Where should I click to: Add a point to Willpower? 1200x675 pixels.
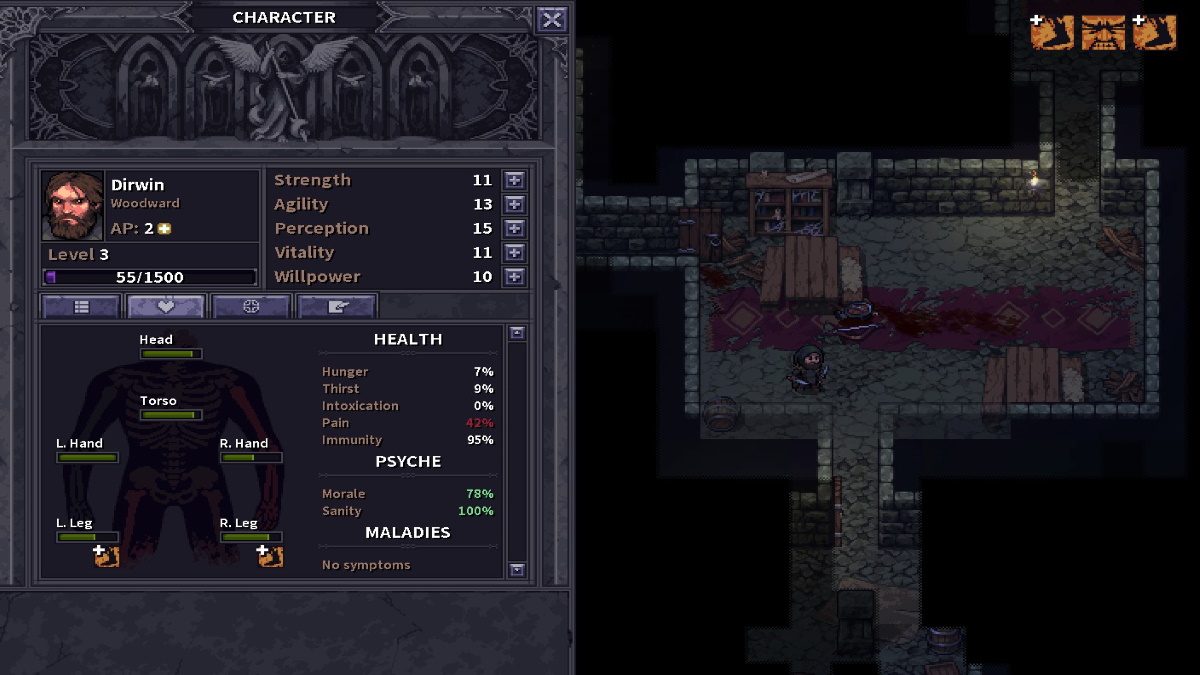(x=514, y=277)
